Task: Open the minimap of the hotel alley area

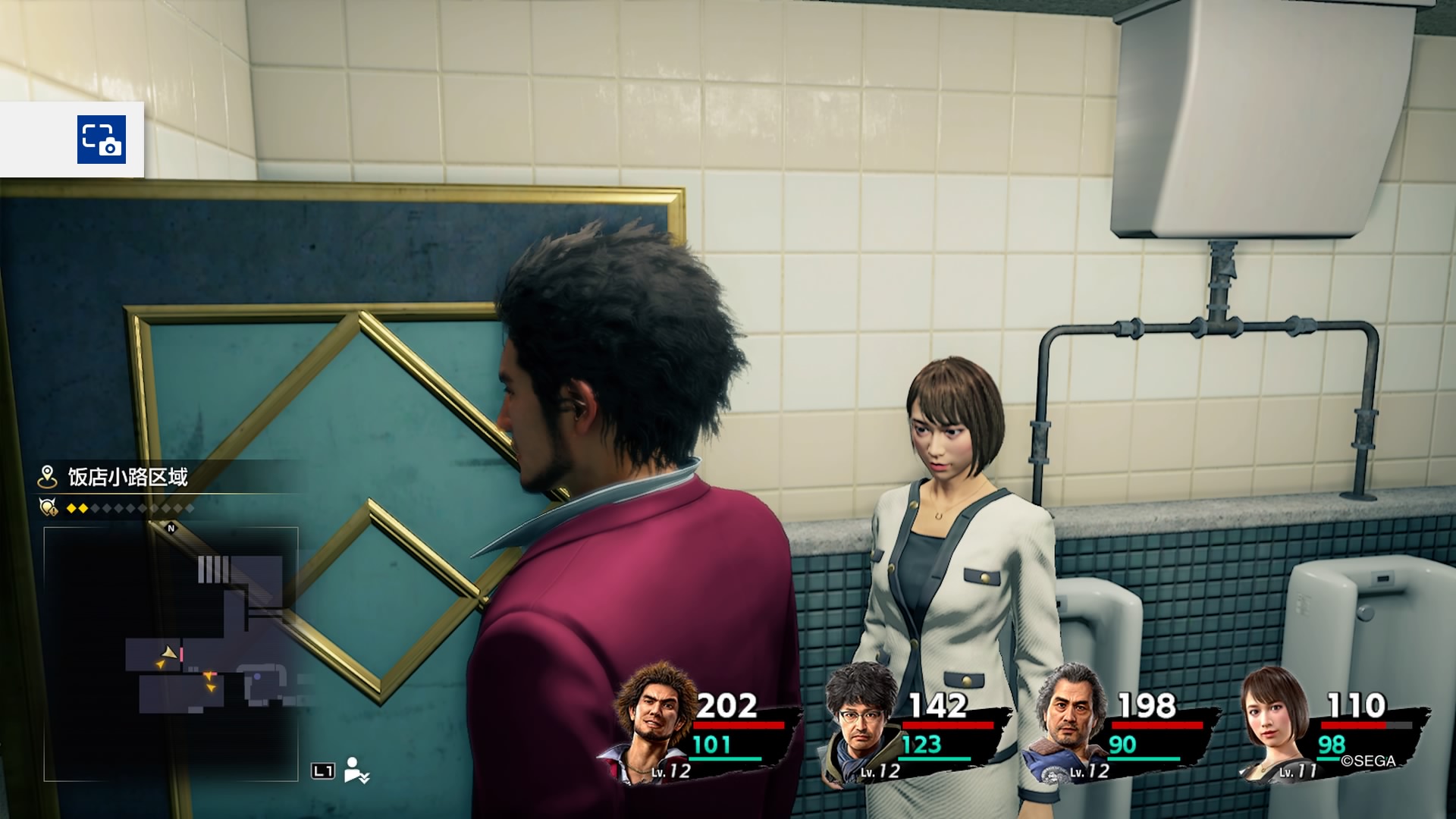Action: pos(171,654)
